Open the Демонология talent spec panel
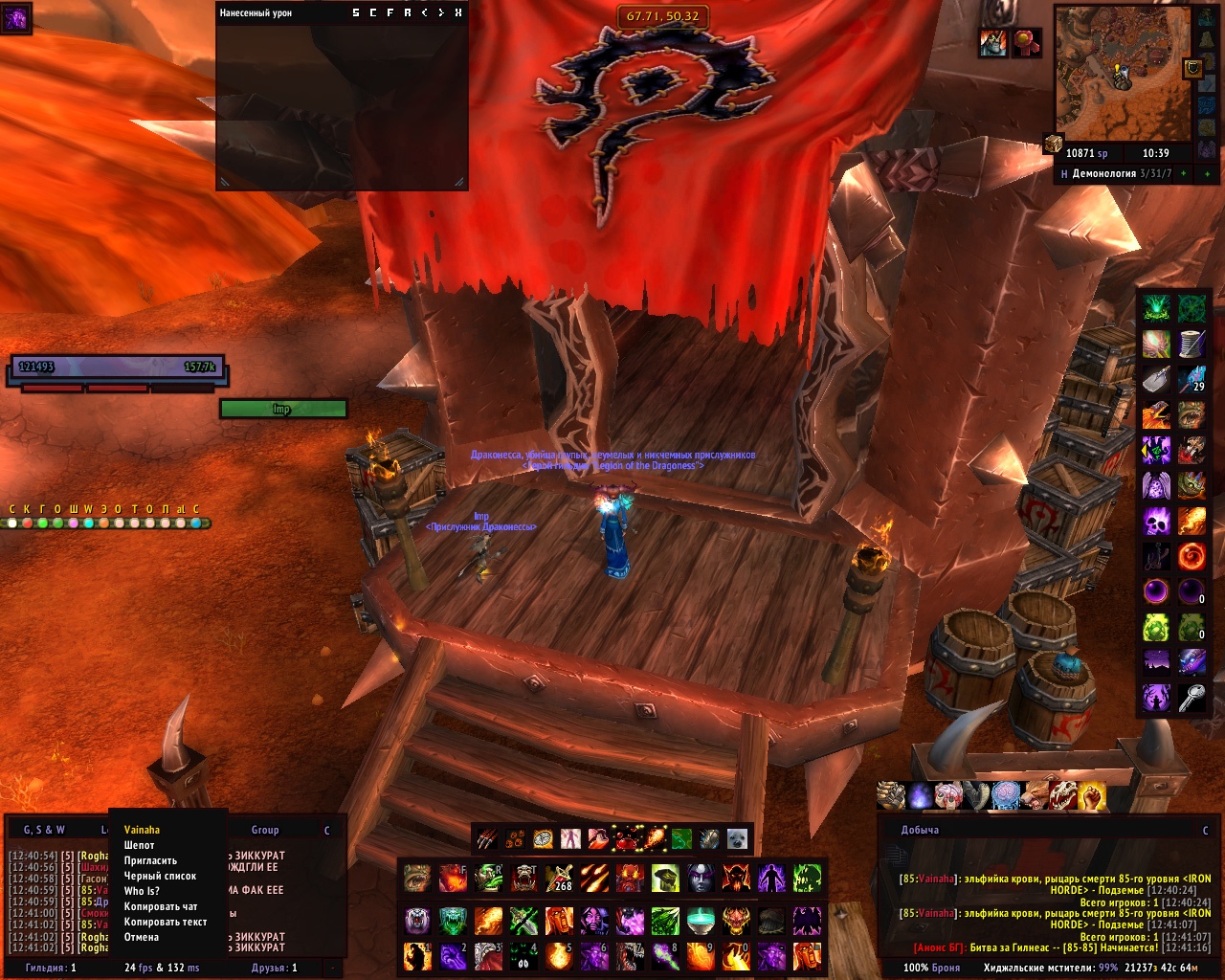 pyautogui.click(x=1116, y=174)
